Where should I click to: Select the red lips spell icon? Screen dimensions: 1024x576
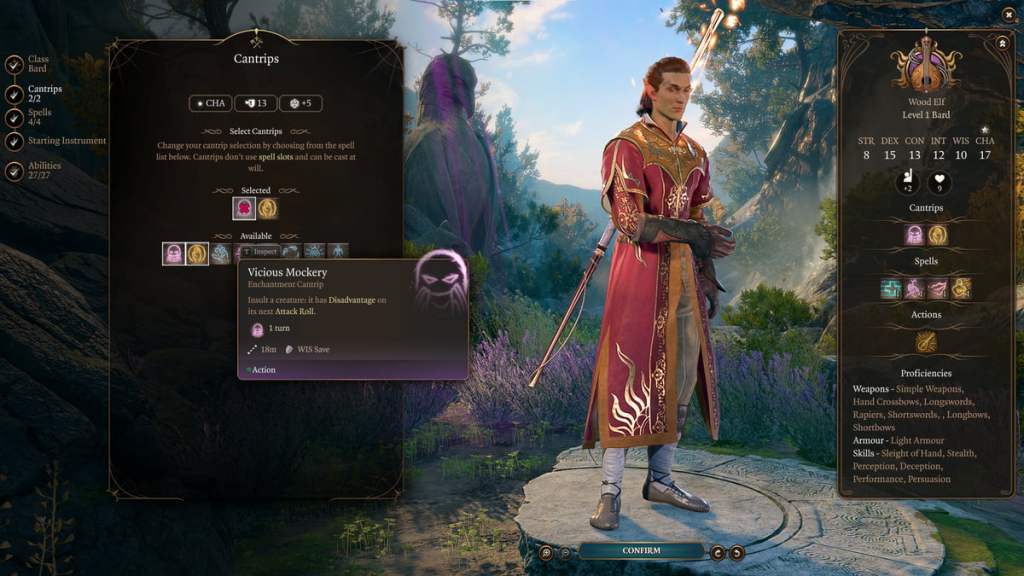pos(937,288)
